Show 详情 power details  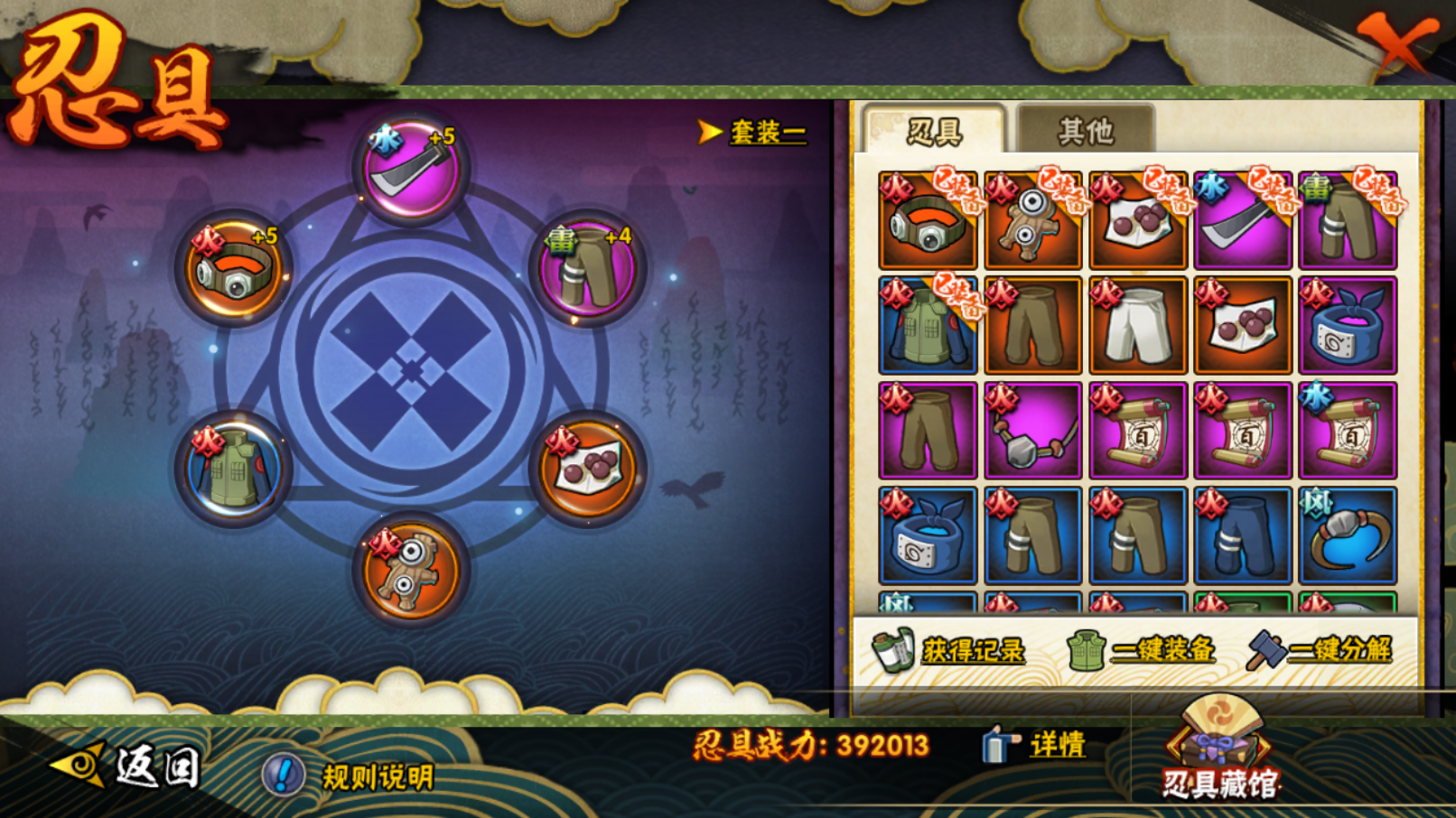point(1035,745)
